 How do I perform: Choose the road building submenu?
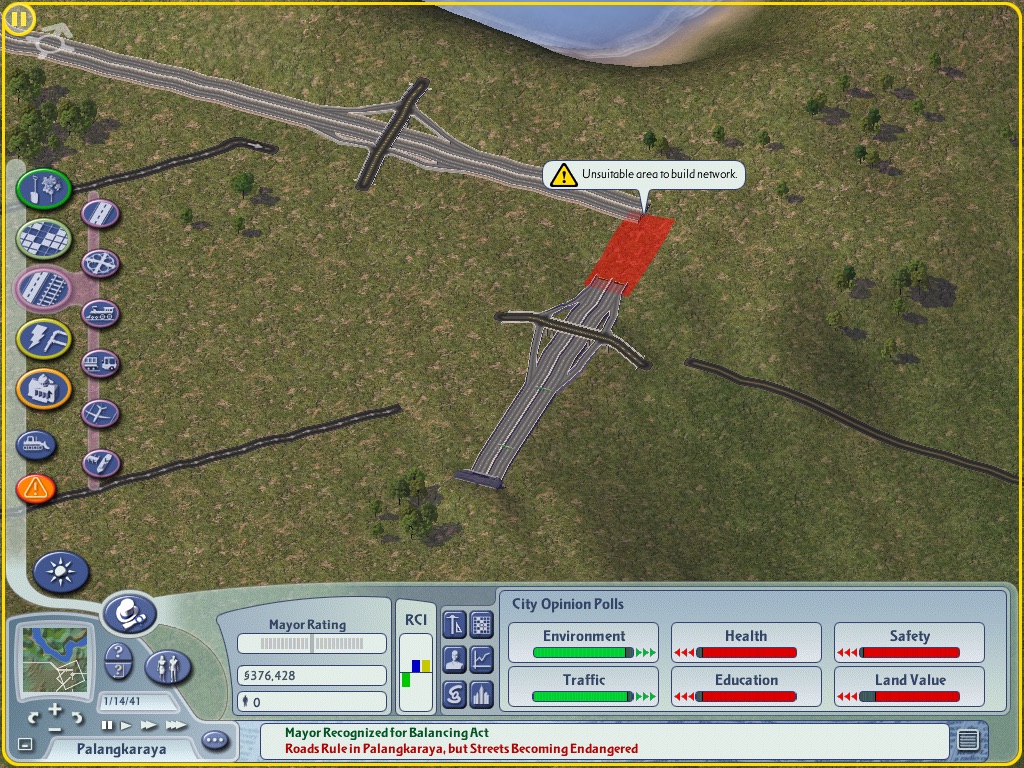click(x=101, y=213)
